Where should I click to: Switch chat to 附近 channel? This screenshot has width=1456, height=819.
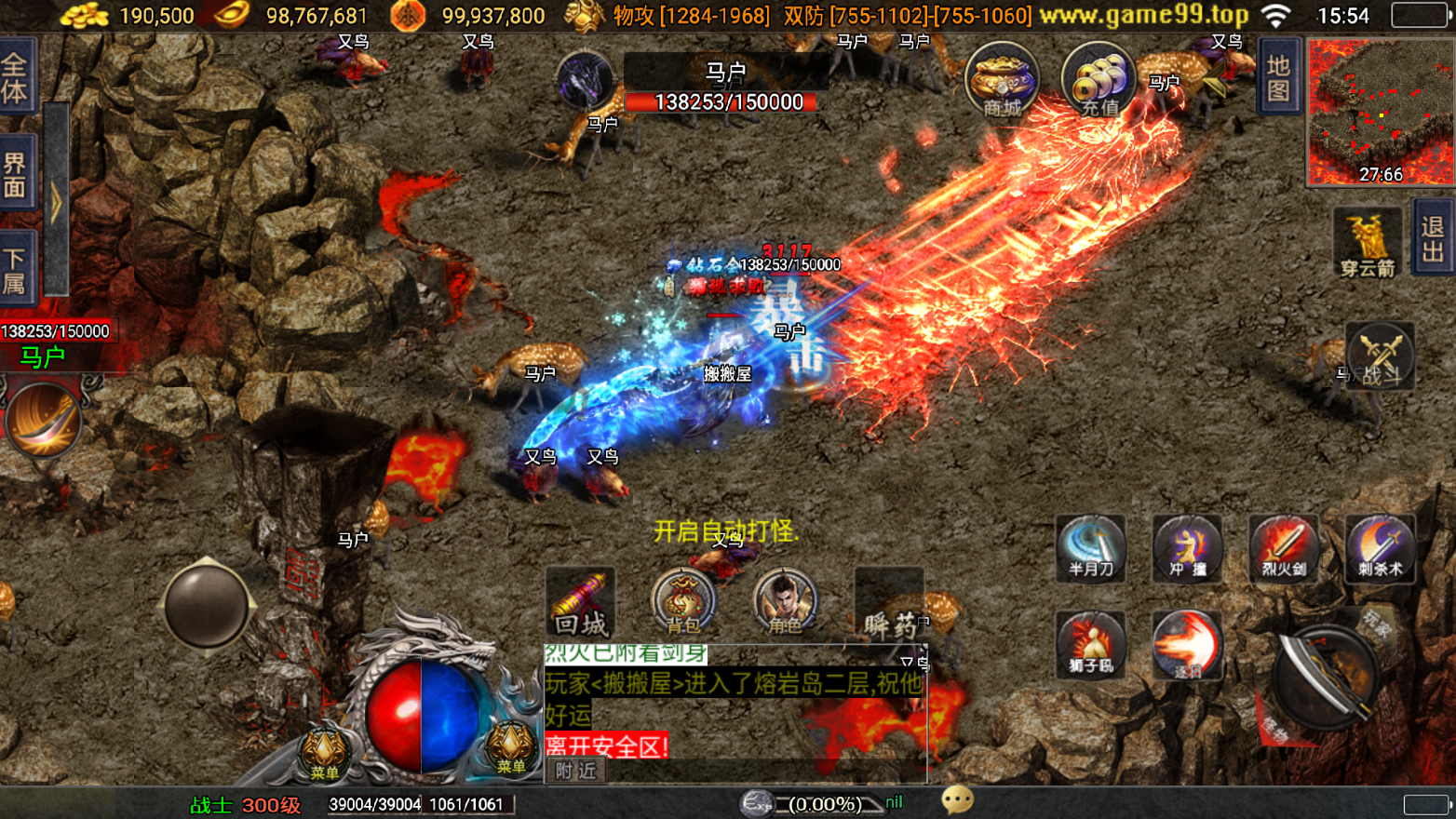click(x=575, y=771)
